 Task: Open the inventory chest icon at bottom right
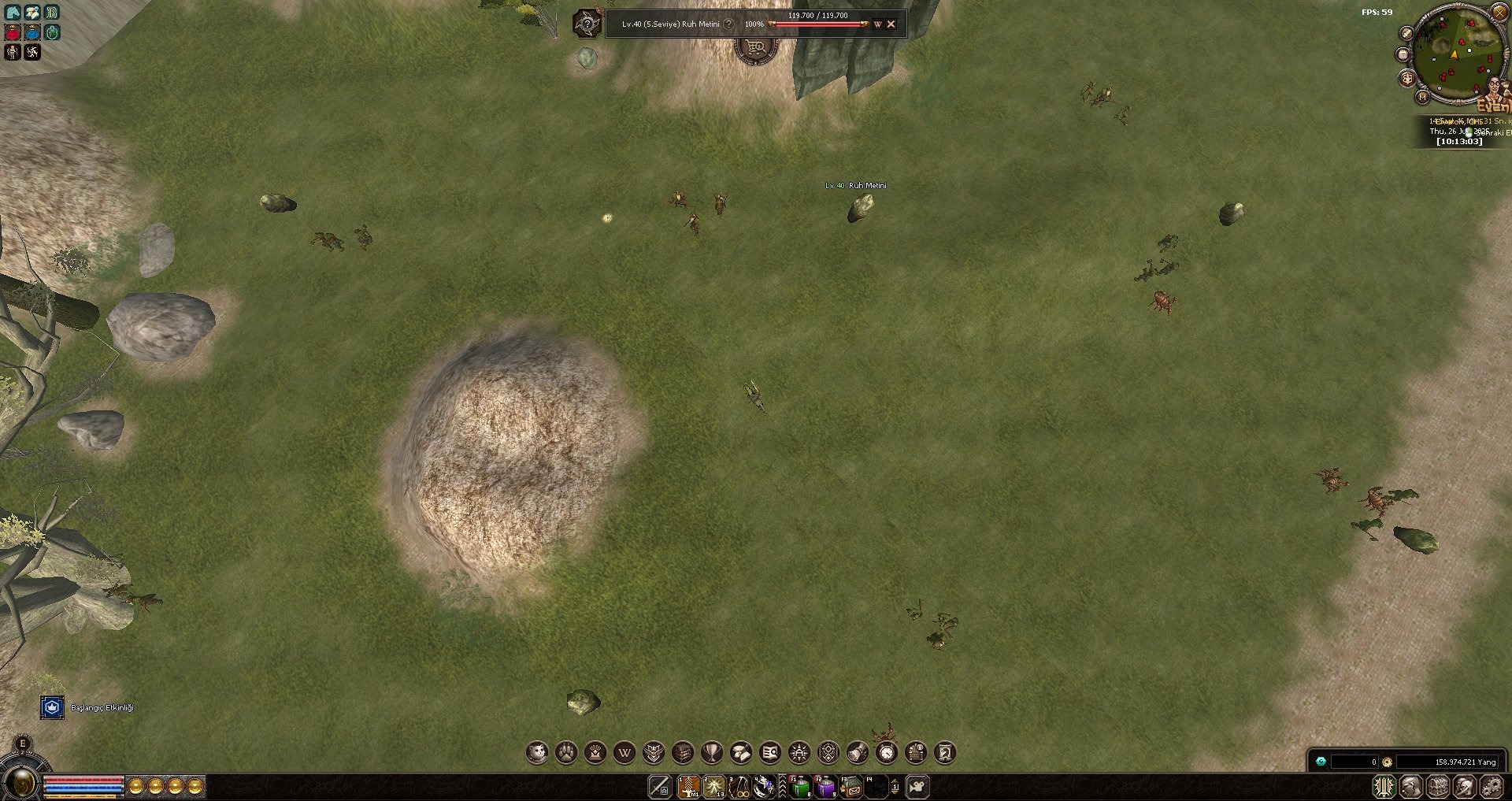(1437, 784)
